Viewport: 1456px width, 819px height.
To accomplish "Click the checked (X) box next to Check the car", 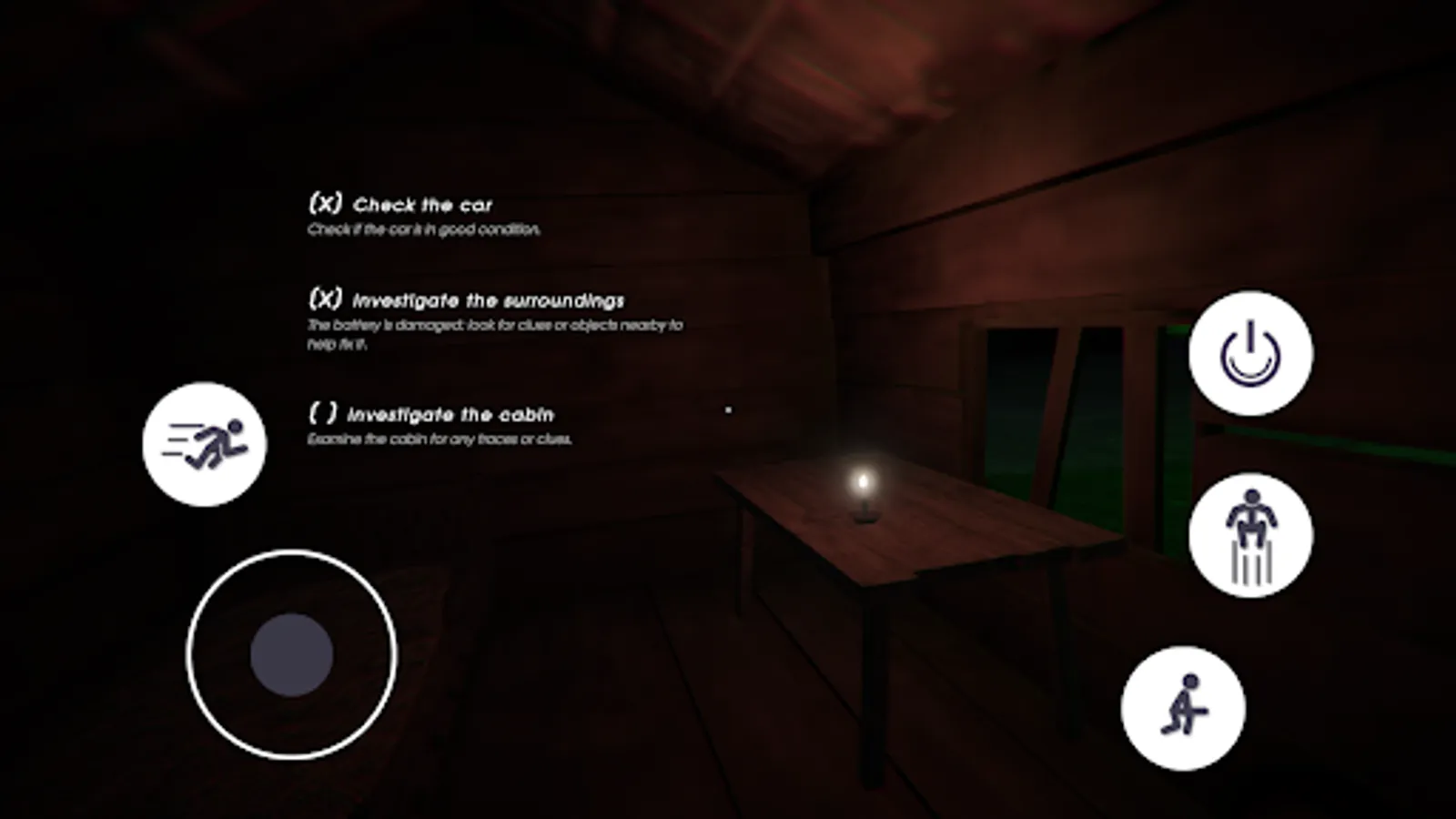I will 328,204.
